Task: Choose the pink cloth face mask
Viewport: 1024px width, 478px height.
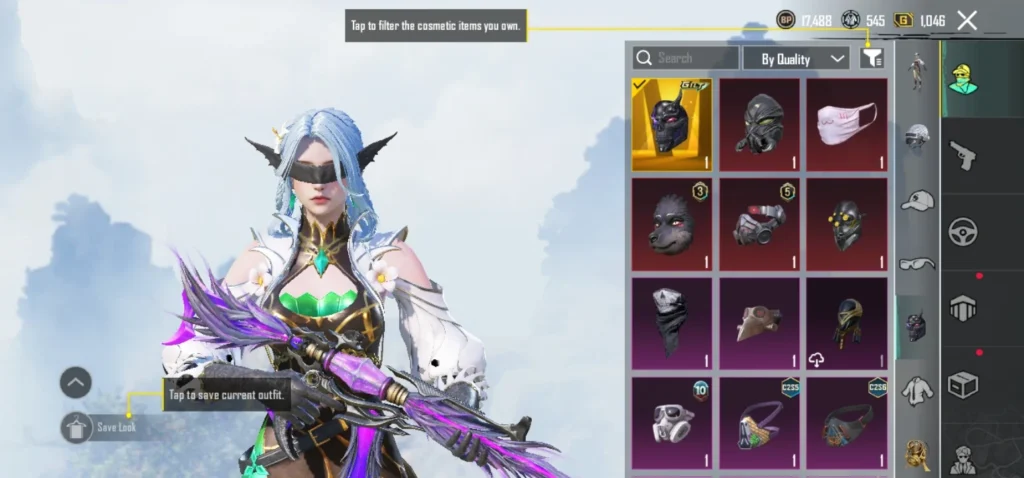Action: coord(846,125)
